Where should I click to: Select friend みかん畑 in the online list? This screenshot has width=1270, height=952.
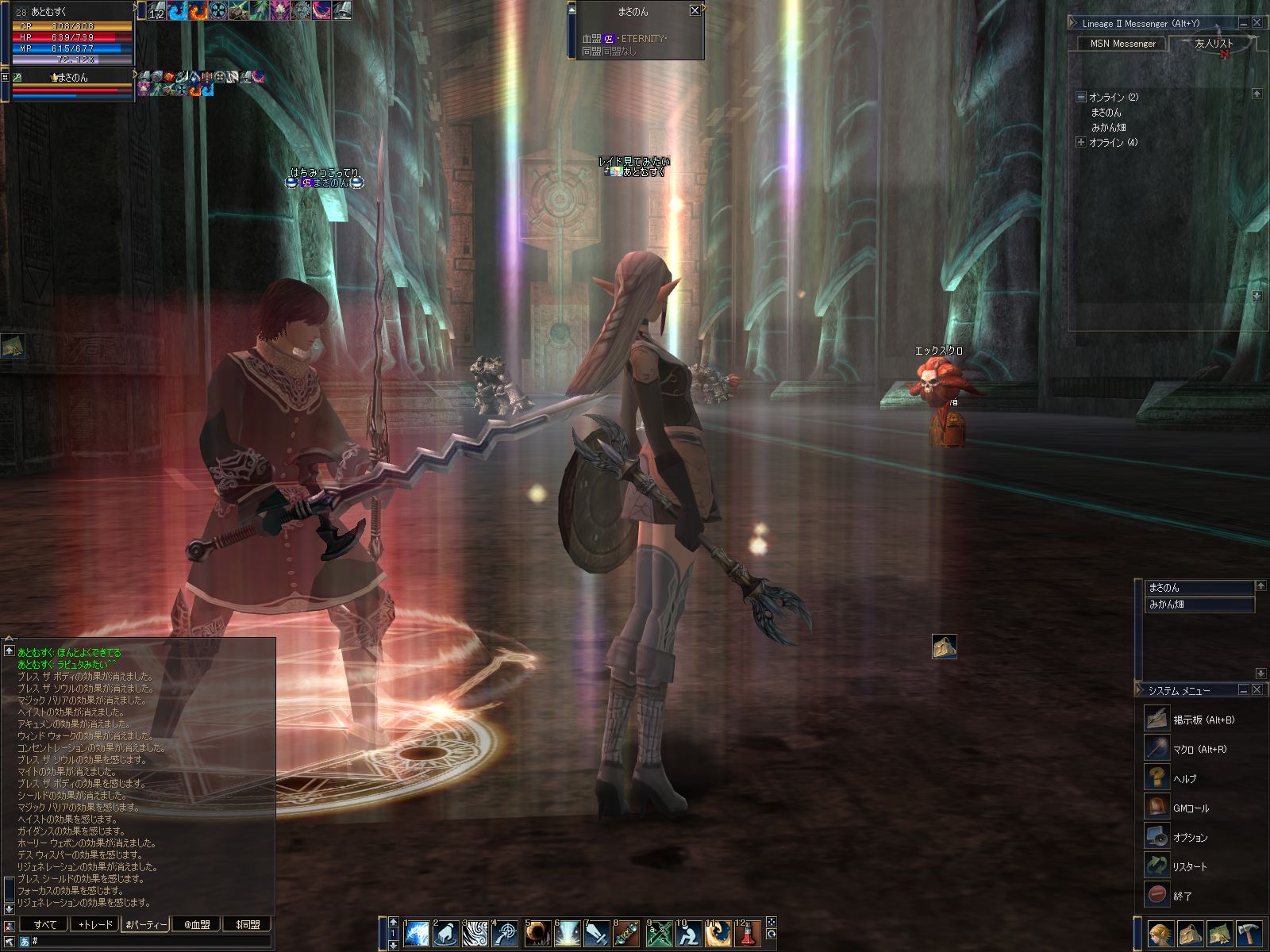[x=1108, y=127]
